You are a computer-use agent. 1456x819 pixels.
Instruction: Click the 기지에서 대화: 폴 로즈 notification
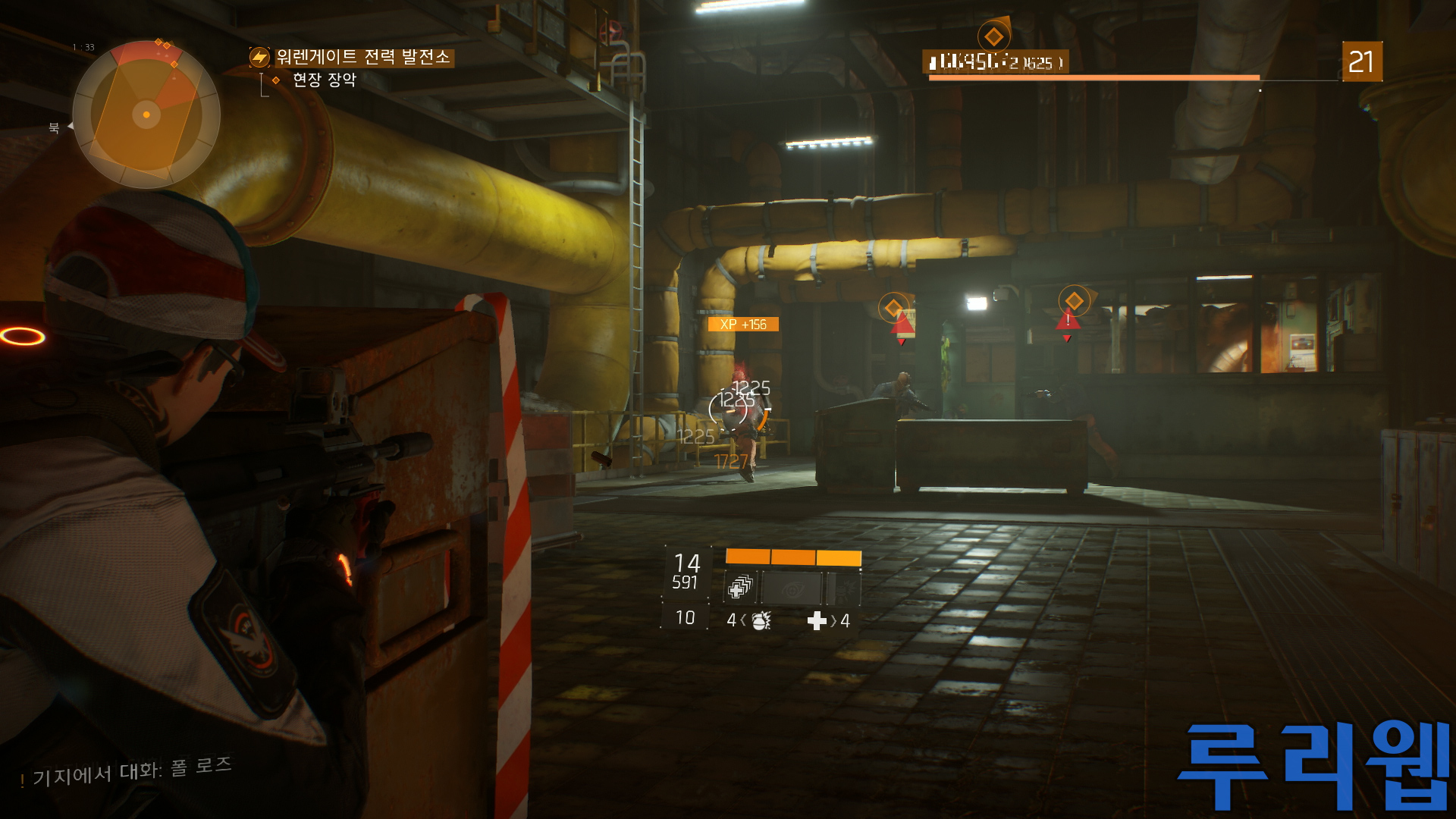(131, 771)
